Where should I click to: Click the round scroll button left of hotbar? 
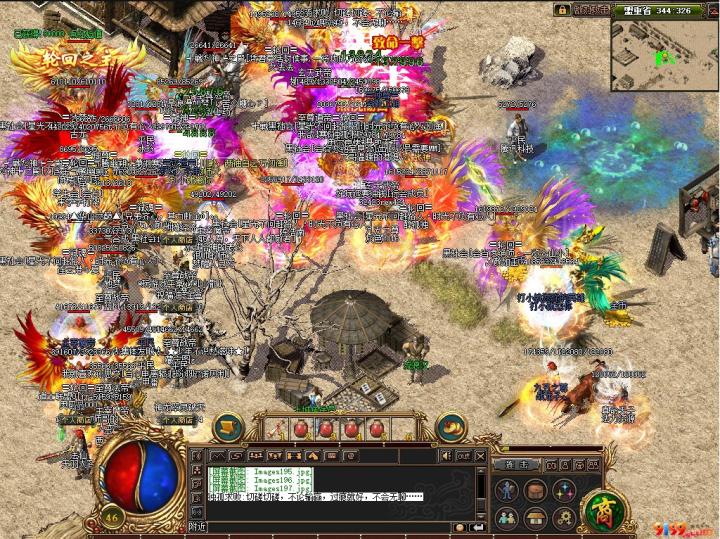[229, 427]
